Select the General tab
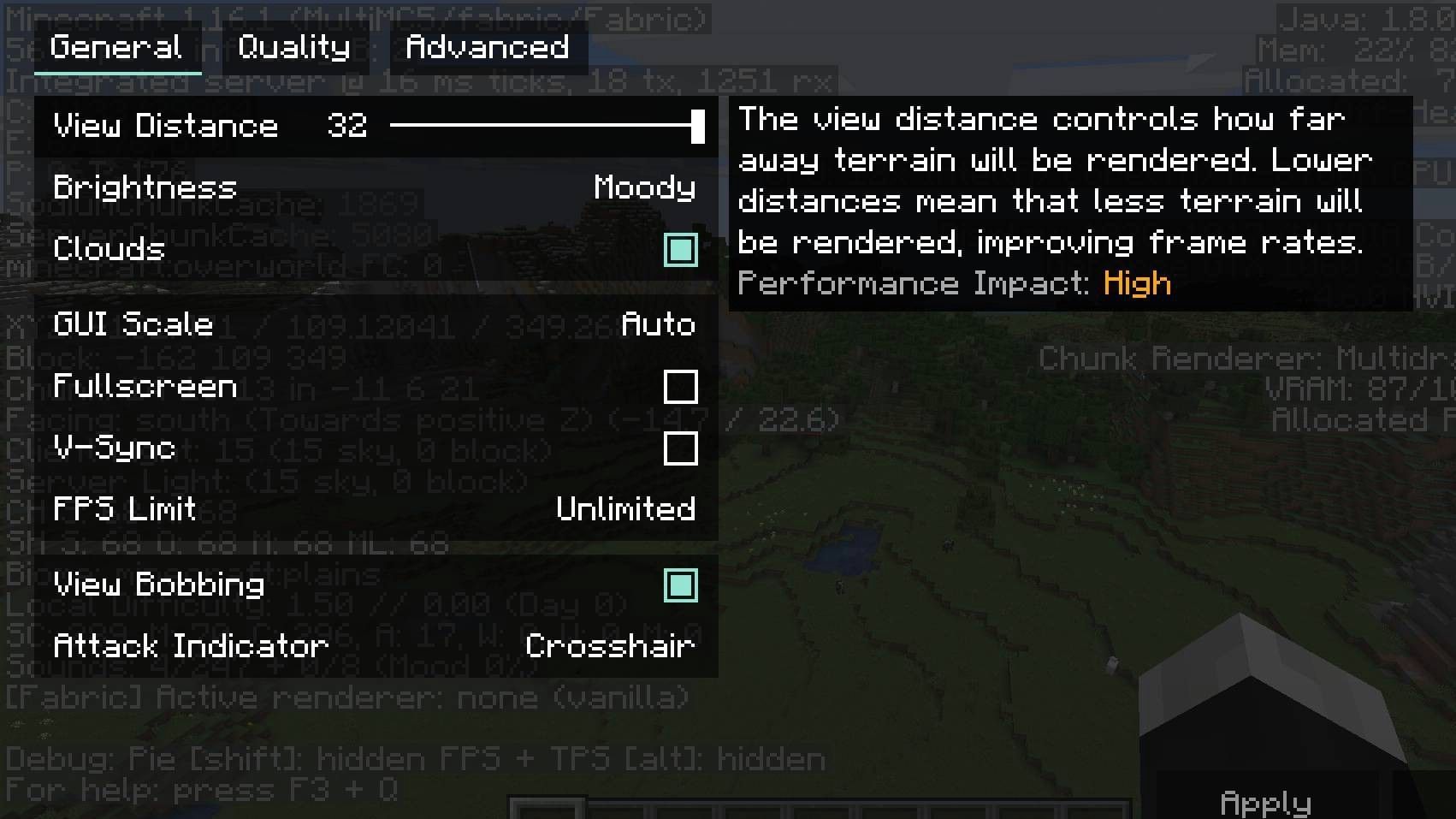This screenshot has width=1456, height=819. tap(117, 47)
